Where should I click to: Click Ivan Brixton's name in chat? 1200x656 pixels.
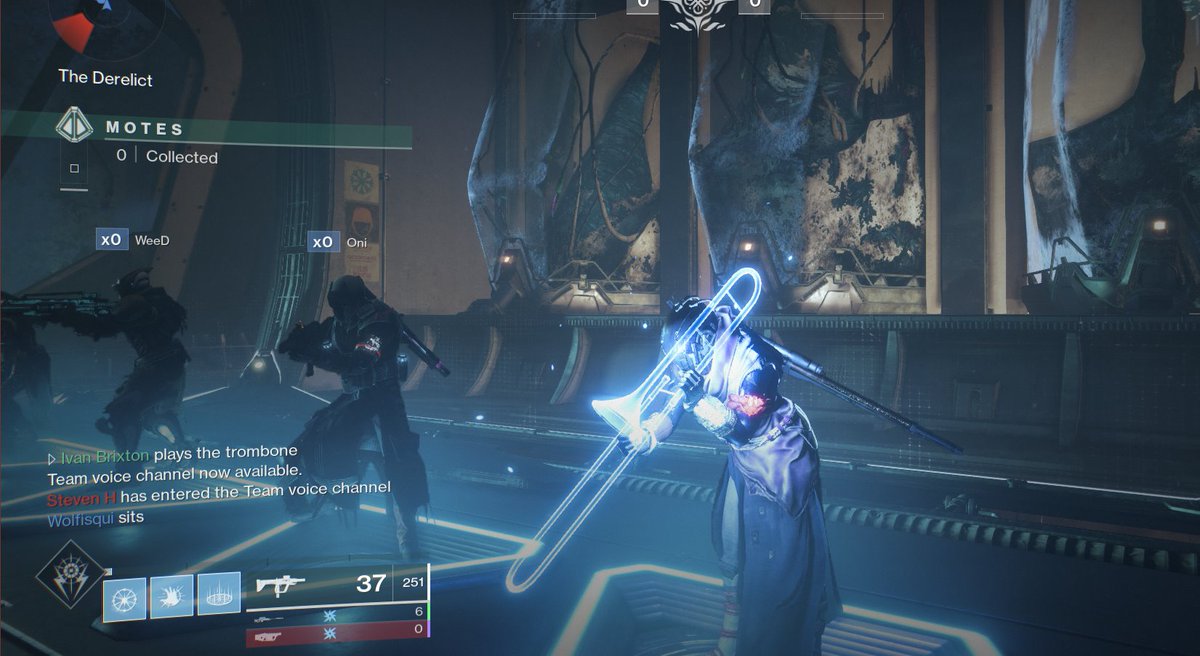point(106,455)
